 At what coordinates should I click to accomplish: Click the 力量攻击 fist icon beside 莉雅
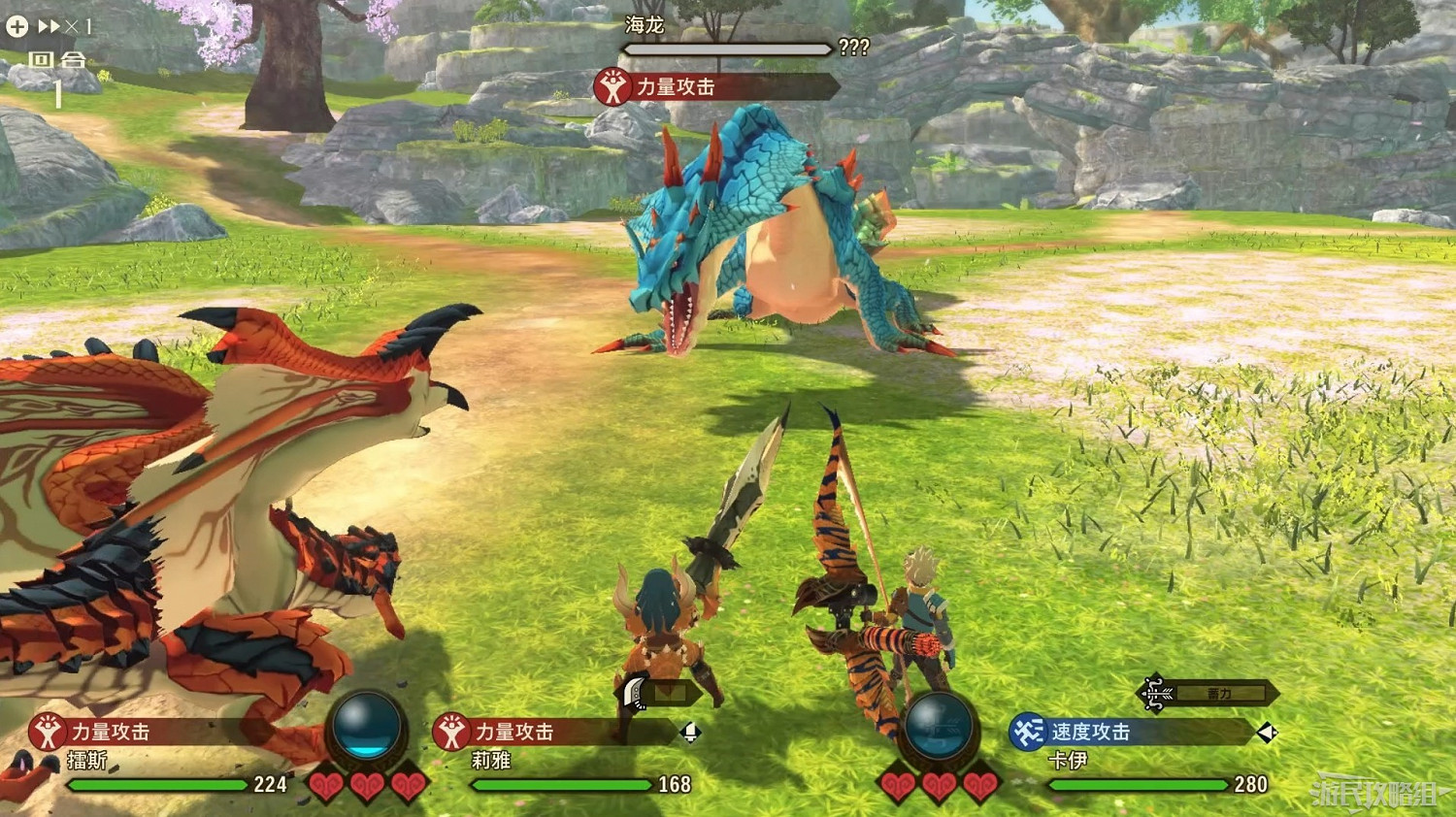click(451, 734)
